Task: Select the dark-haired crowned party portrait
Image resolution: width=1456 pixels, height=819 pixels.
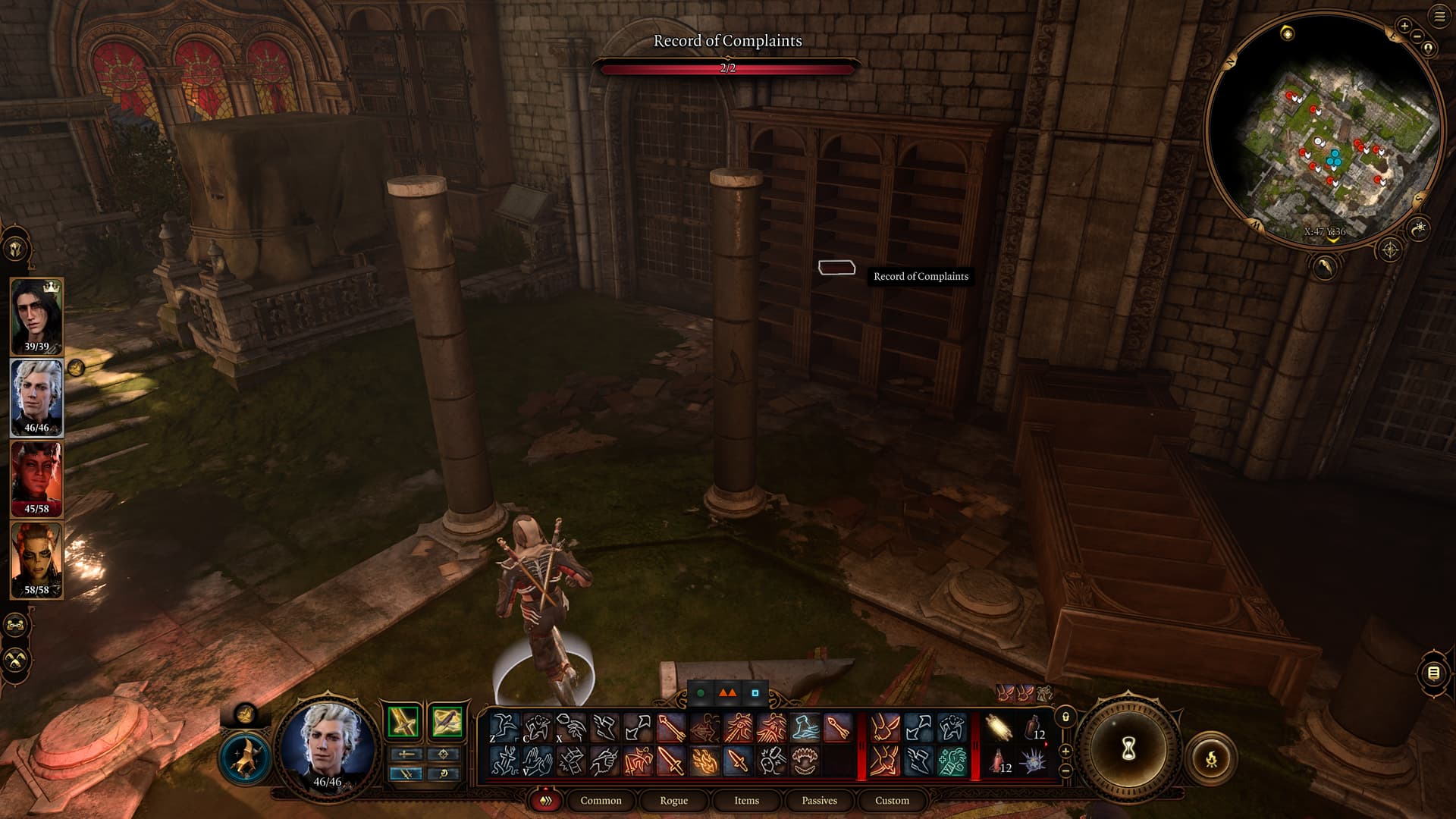Action: tap(36, 315)
